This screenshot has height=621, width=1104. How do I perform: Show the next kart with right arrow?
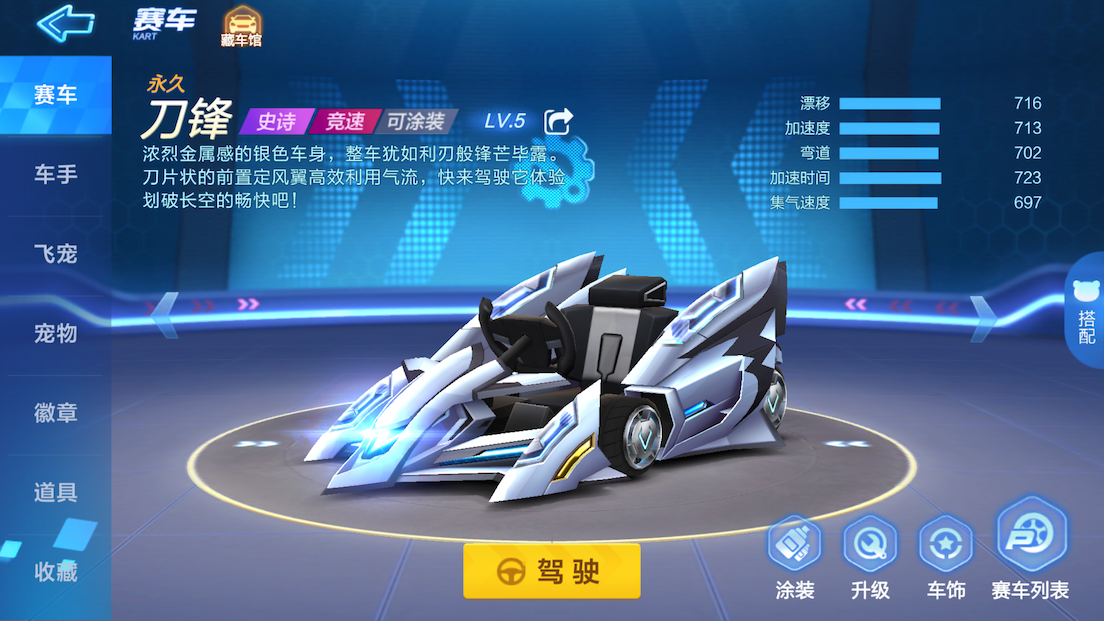985,311
